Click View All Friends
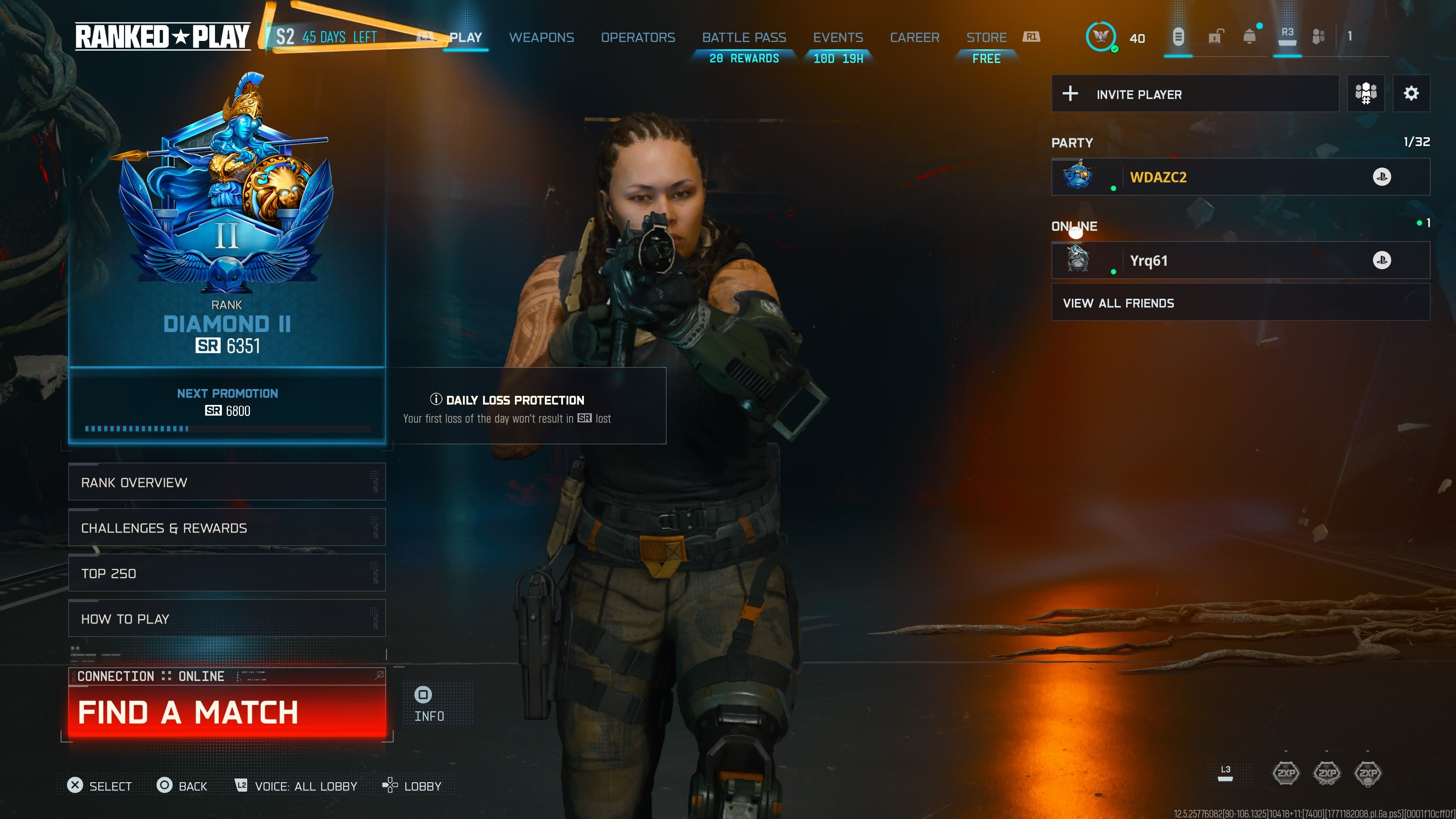 coord(1240,303)
